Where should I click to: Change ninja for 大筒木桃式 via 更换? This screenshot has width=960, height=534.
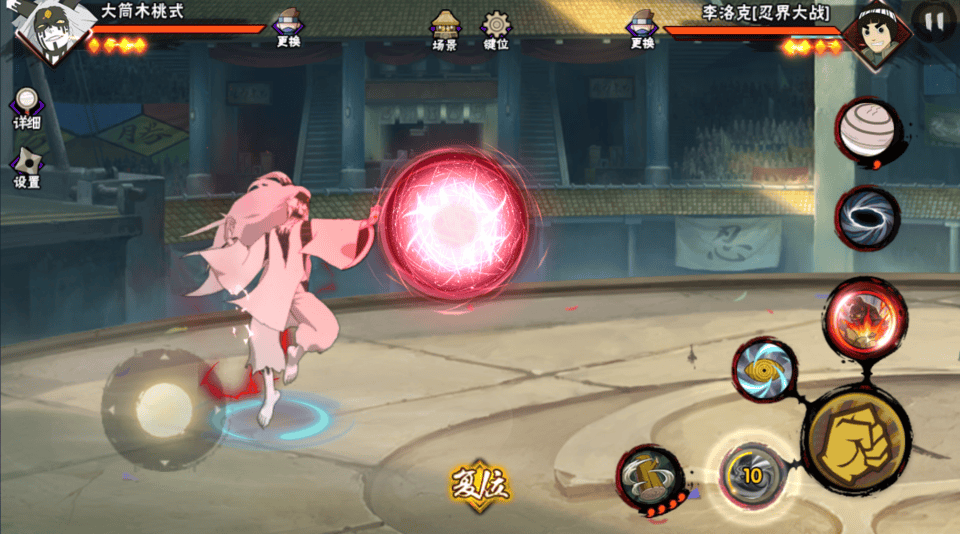[x=287, y=29]
